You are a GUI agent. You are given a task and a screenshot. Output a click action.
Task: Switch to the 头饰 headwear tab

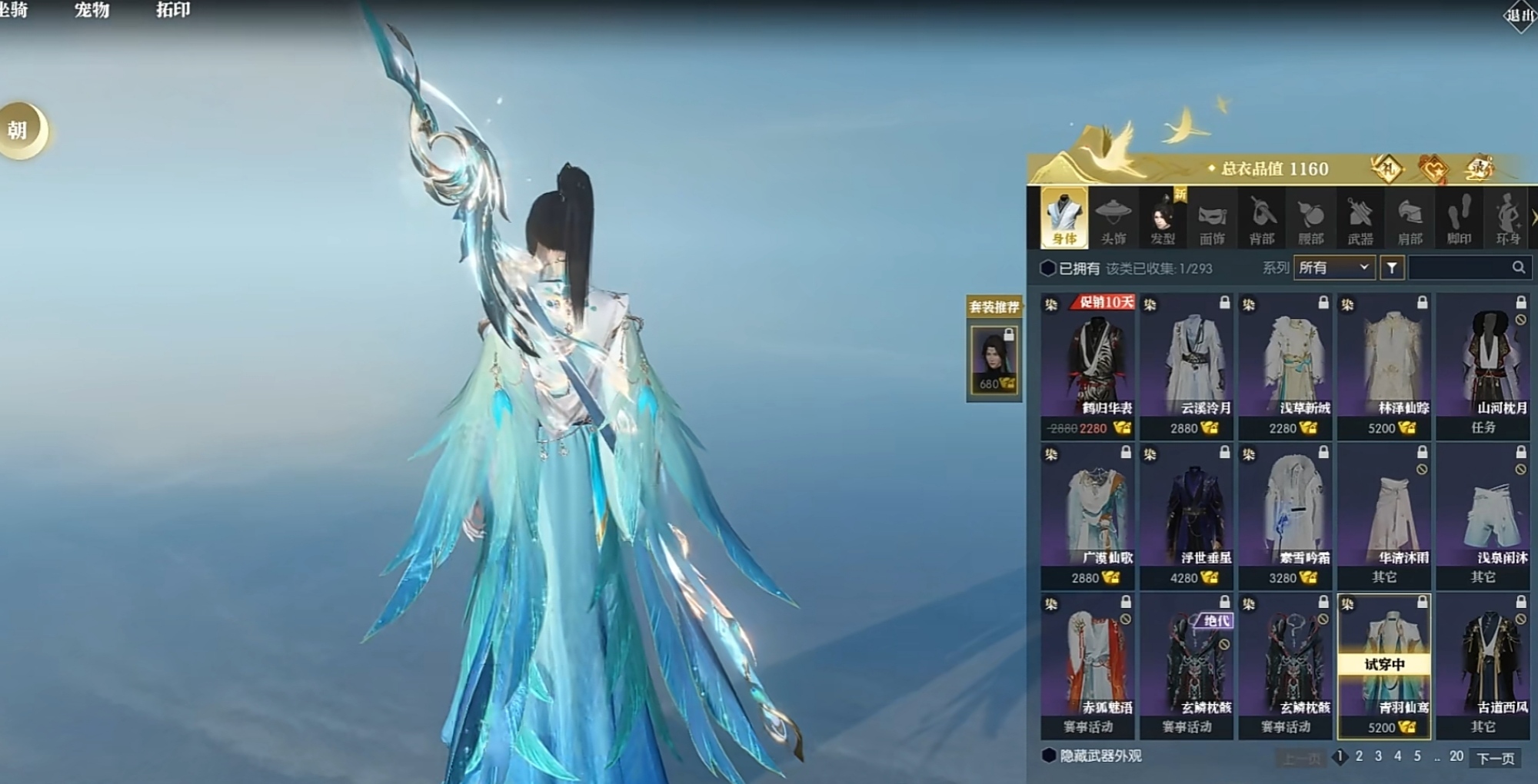pos(1113,218)
